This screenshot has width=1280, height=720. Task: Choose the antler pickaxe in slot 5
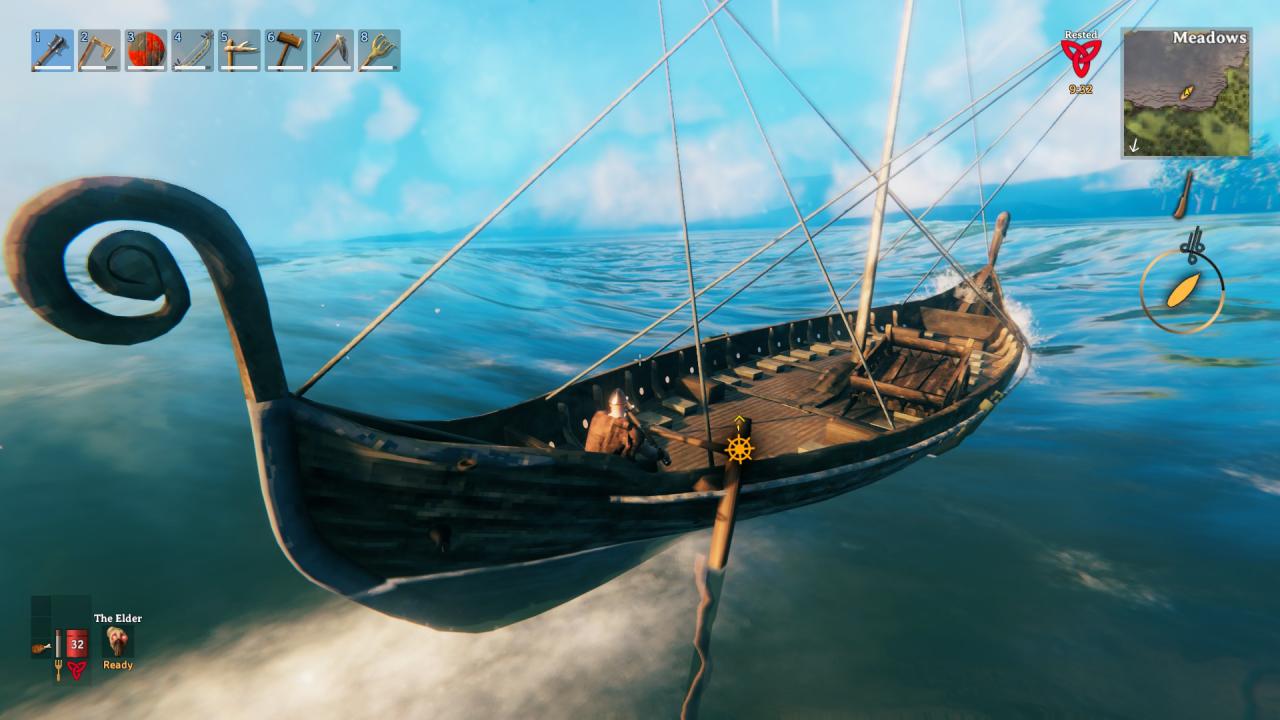point(239,50)
